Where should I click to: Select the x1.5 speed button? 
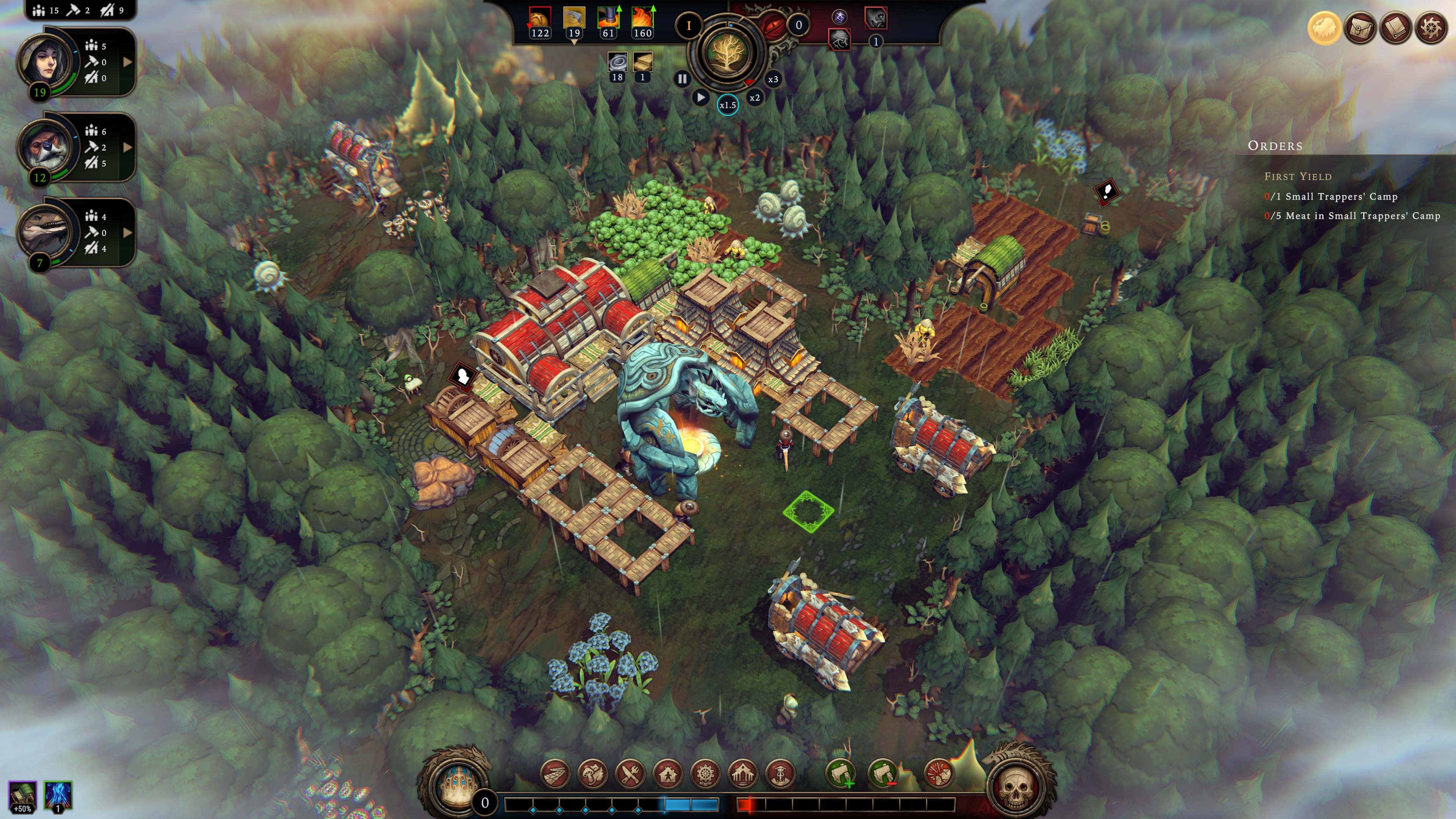728,105
